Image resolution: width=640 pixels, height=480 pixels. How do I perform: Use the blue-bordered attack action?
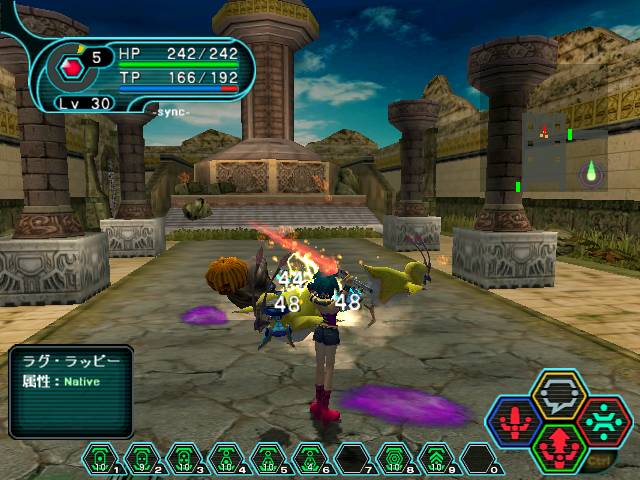click(x=514, y=422)
